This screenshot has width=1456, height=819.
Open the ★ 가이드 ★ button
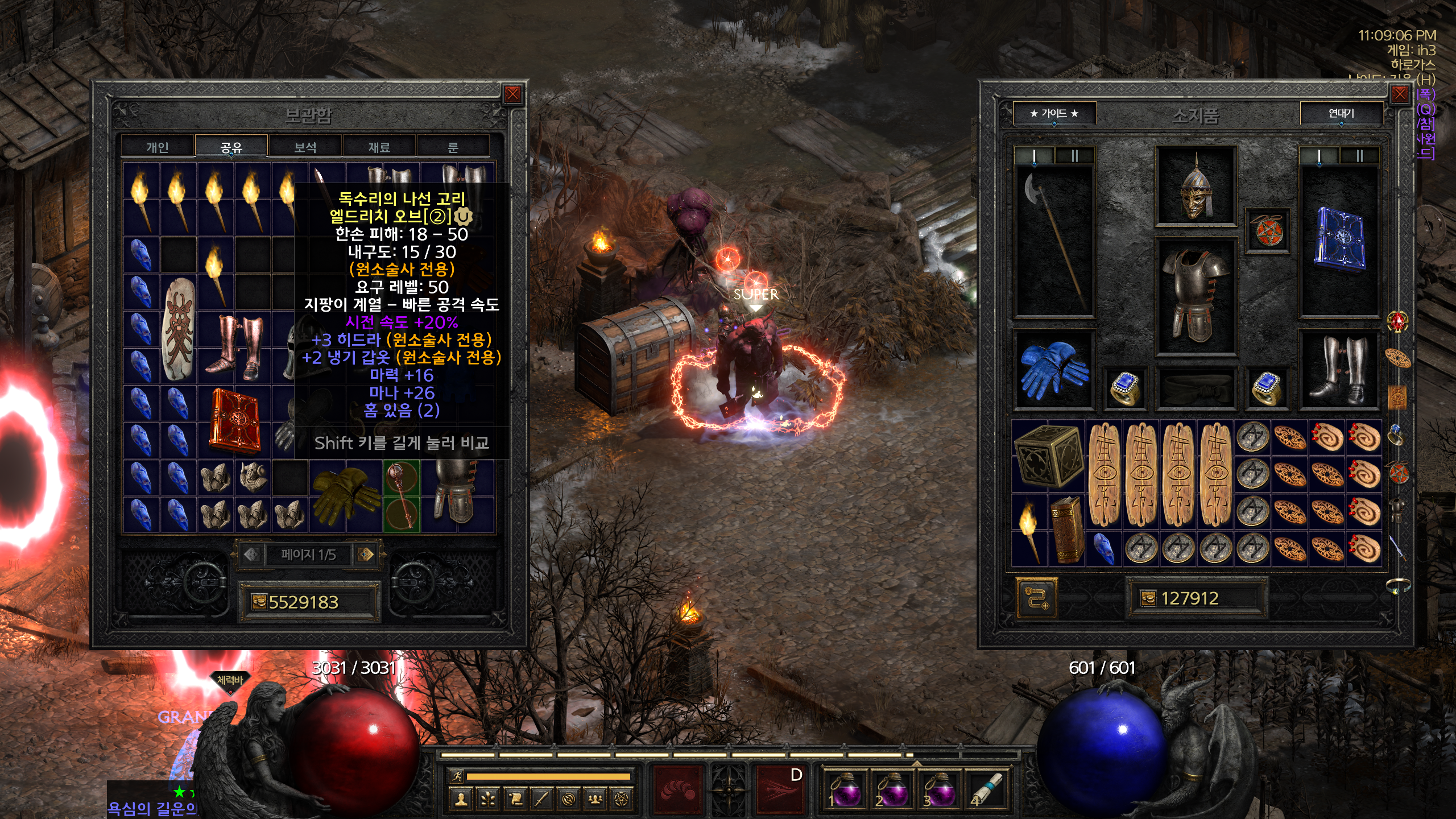pyautogui.click(x=1054, y=113)
